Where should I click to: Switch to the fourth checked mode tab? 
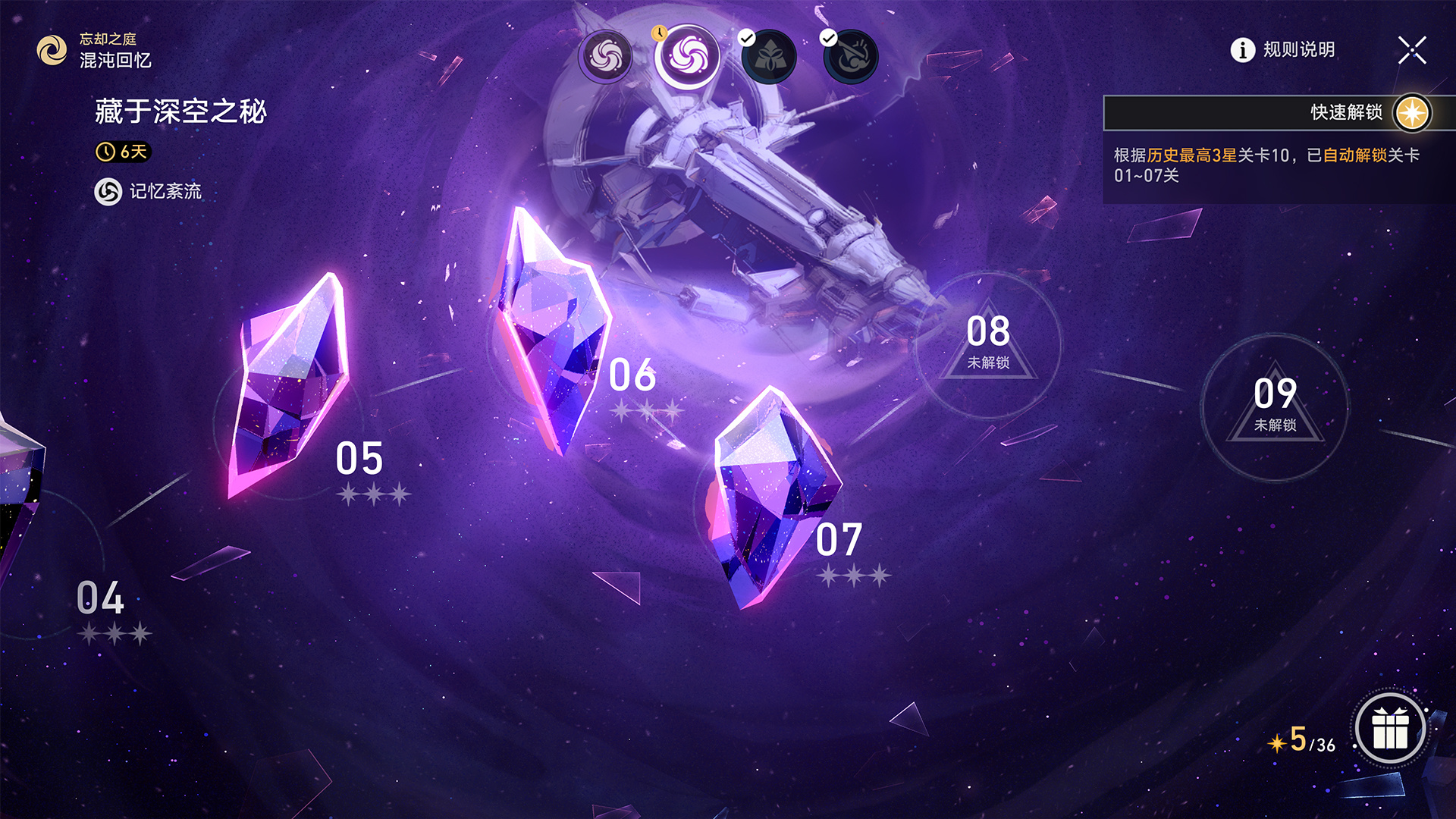(851, 55)
